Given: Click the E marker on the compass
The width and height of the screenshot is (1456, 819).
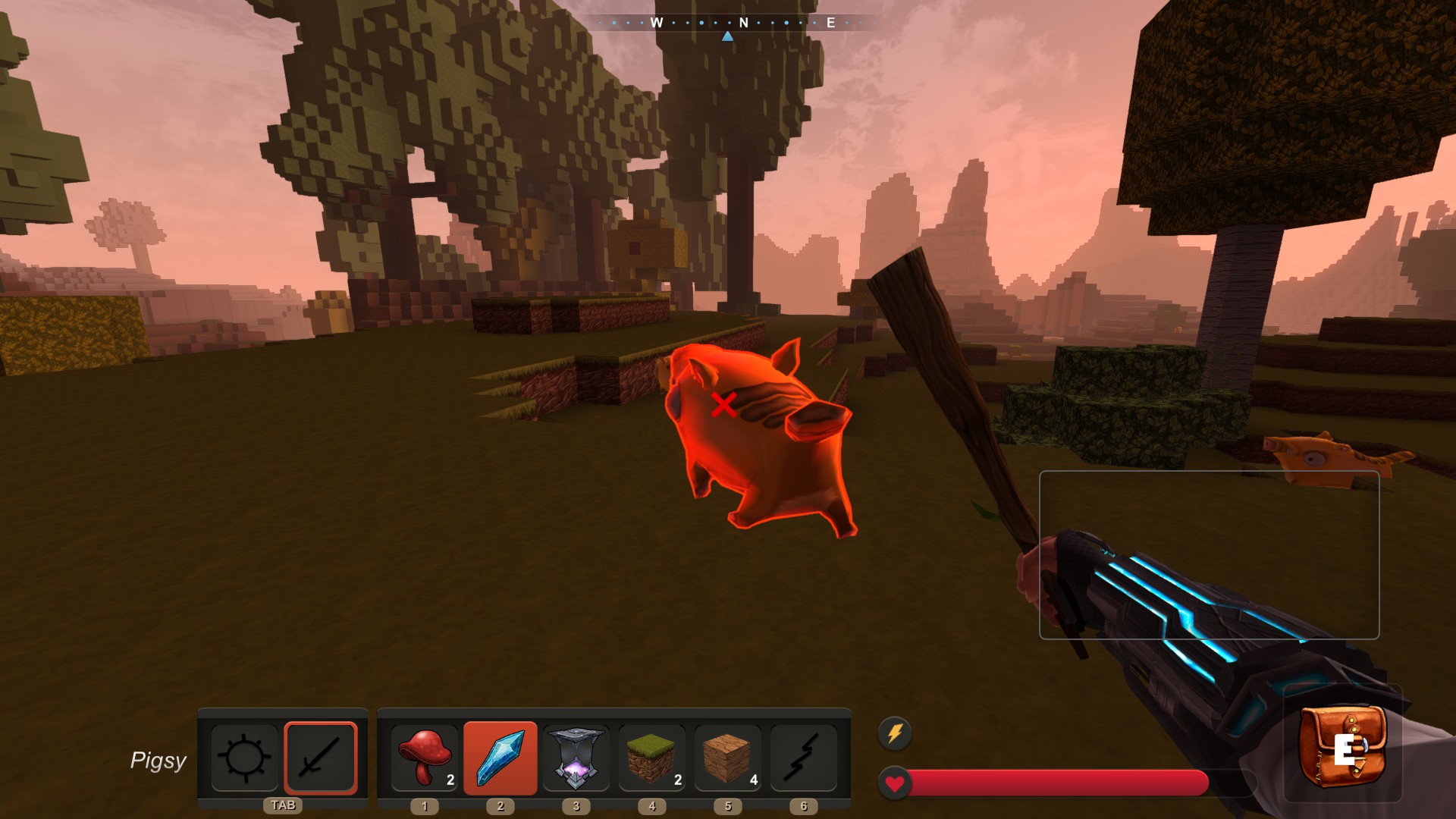Looking at the screenshot, I should (830, 24).
